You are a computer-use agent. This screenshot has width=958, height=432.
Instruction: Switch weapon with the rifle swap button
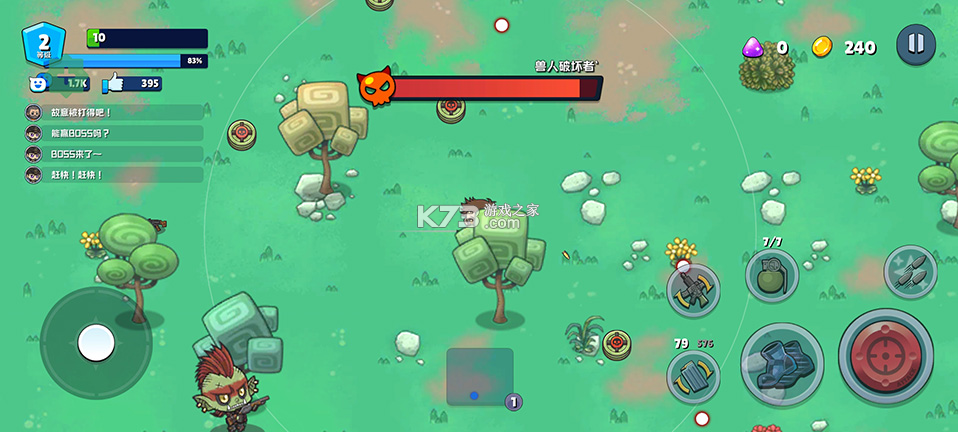tap(693, 290)
